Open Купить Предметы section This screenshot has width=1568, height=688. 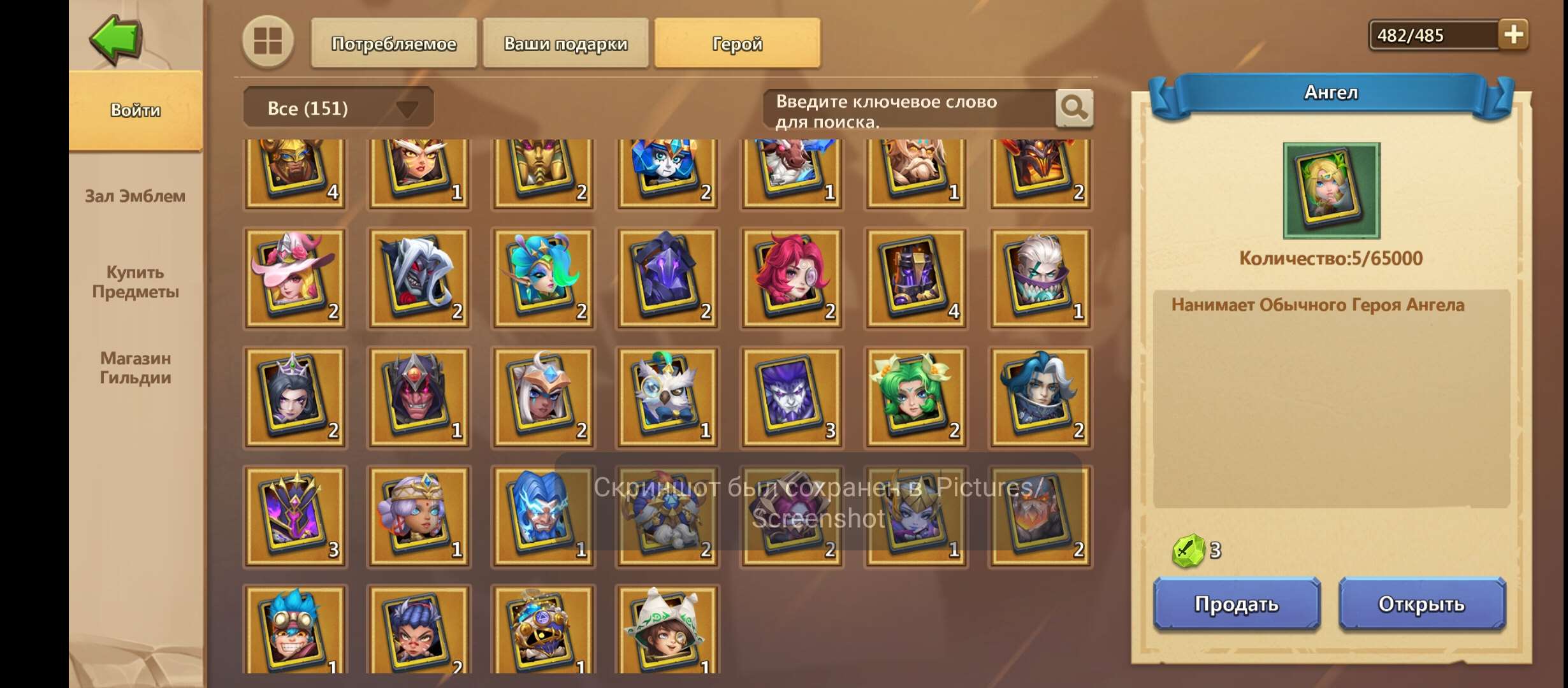[134, 282]
